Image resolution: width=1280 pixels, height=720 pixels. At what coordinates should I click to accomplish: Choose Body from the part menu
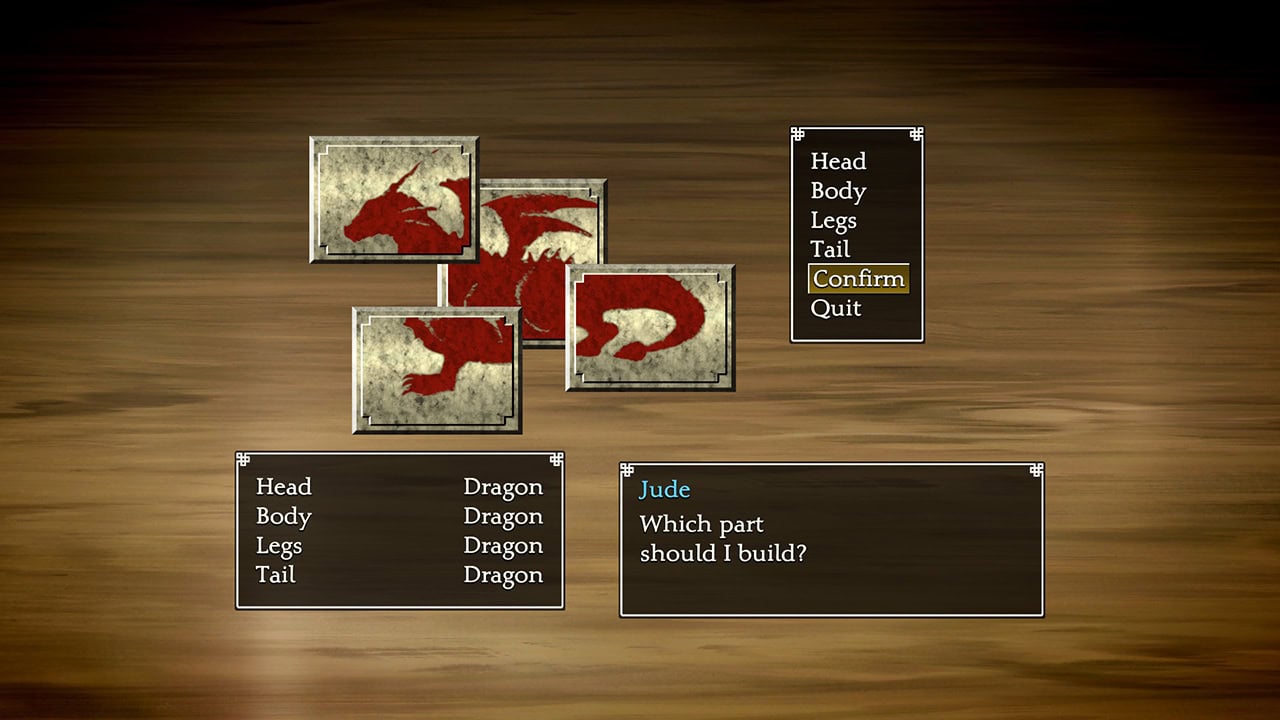[838, 191]
